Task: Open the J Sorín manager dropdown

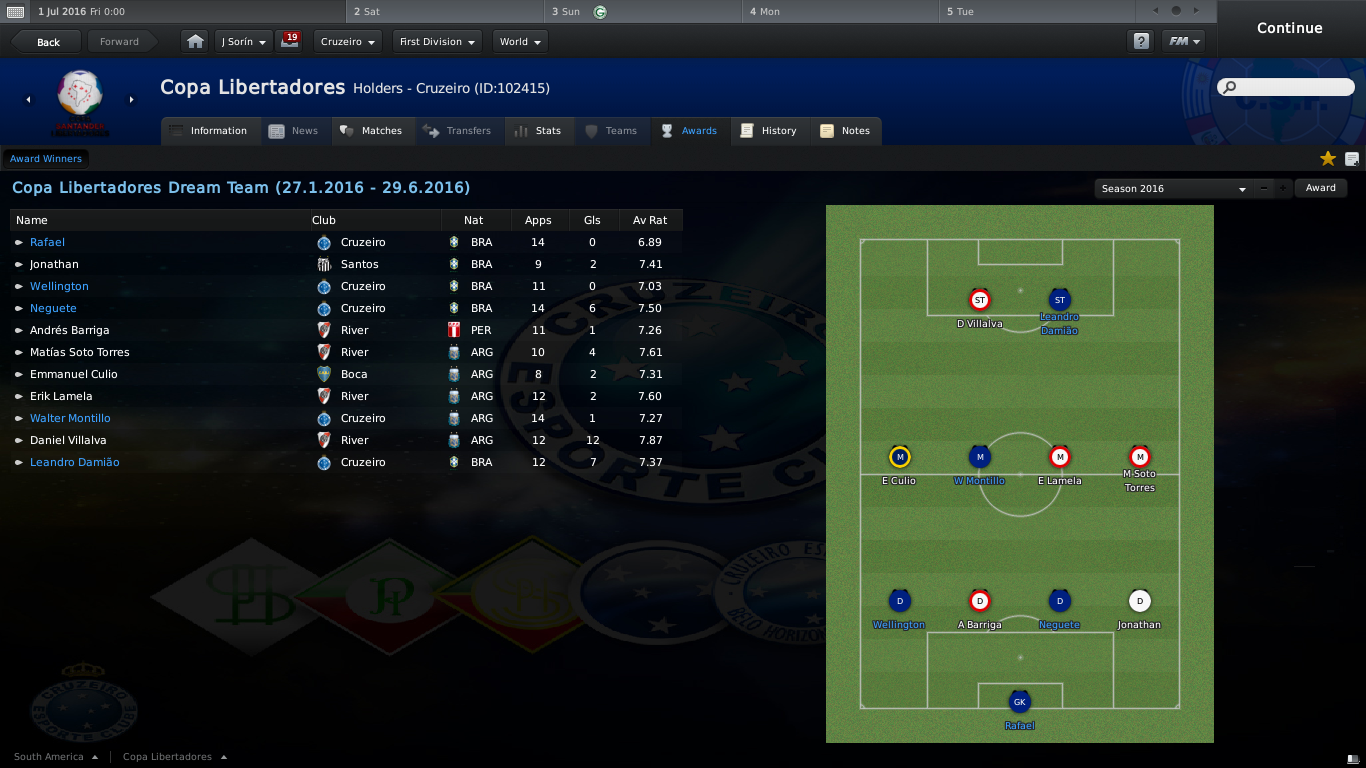Action: click(244, 42)
